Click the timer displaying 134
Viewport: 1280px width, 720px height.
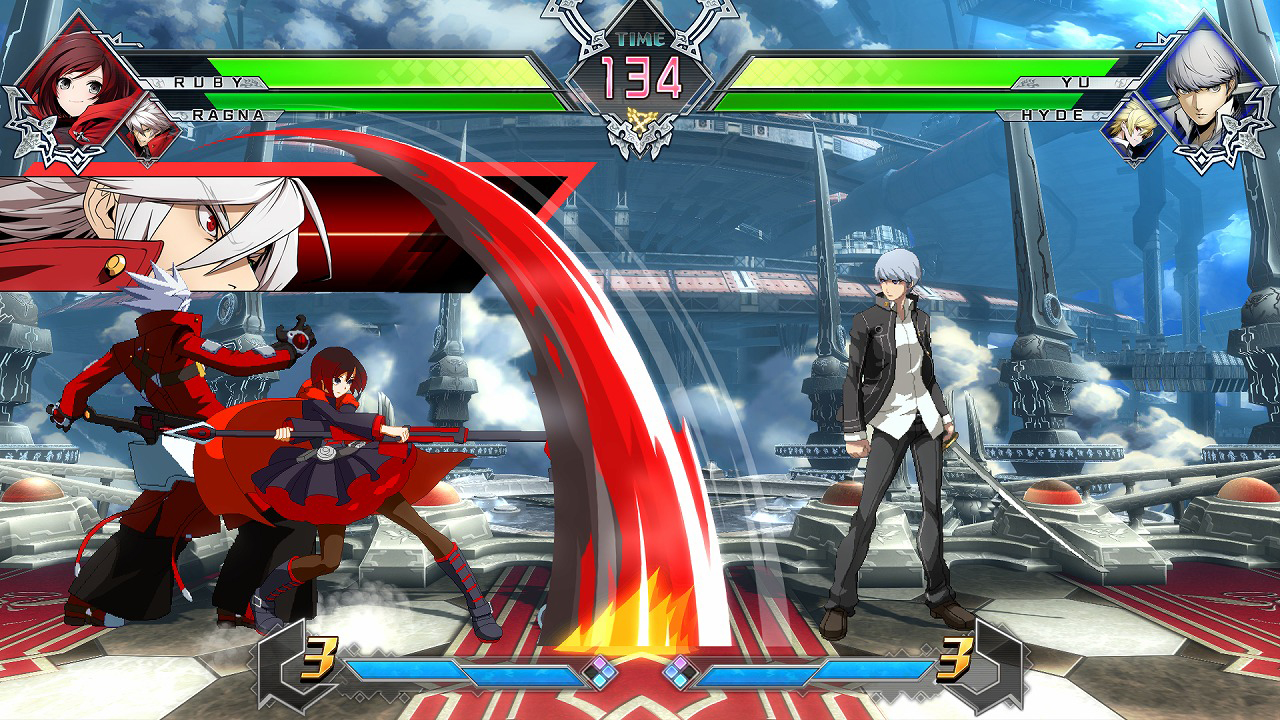coord(640,75)
